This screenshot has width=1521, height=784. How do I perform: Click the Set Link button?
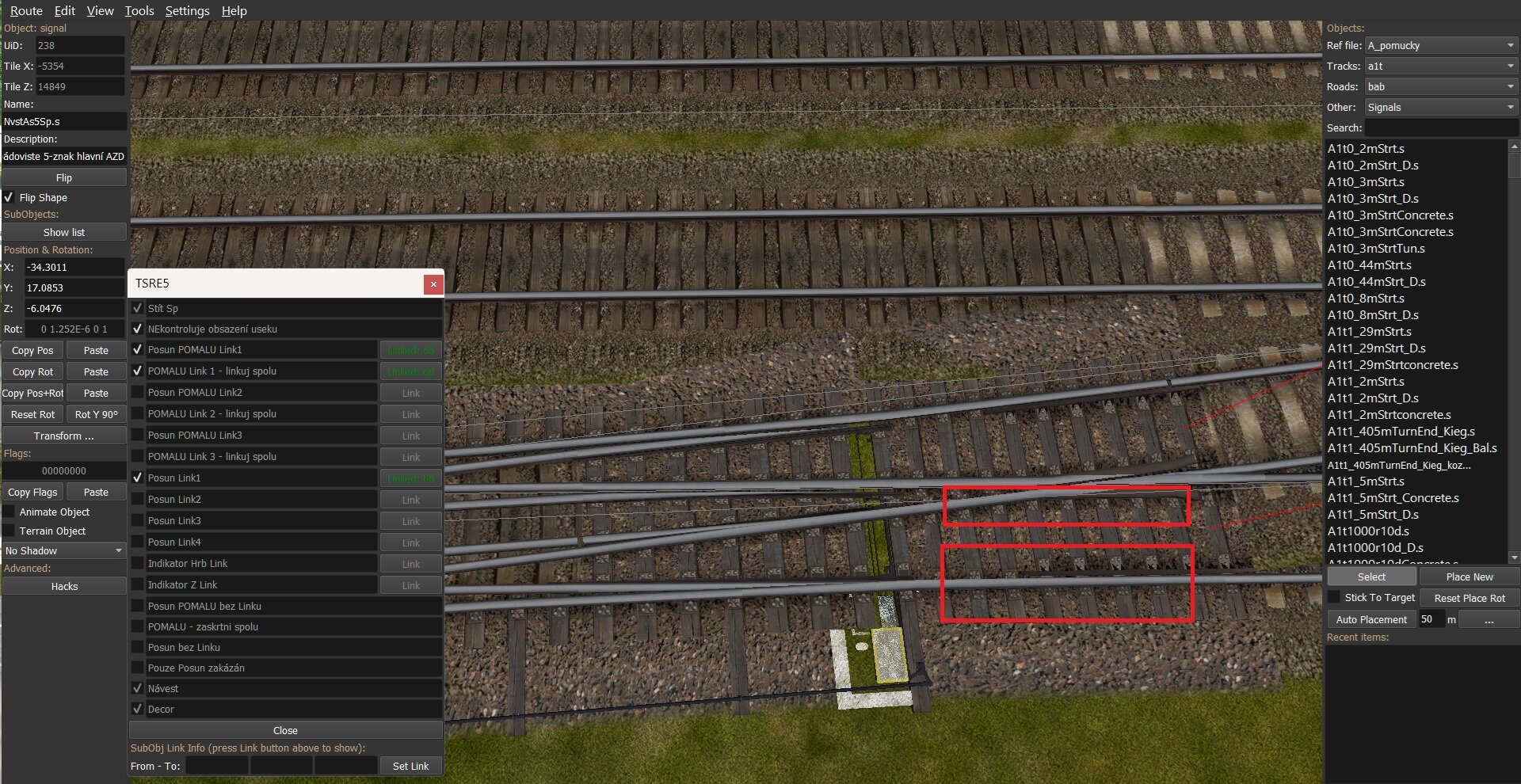click(x=410, y=766)
